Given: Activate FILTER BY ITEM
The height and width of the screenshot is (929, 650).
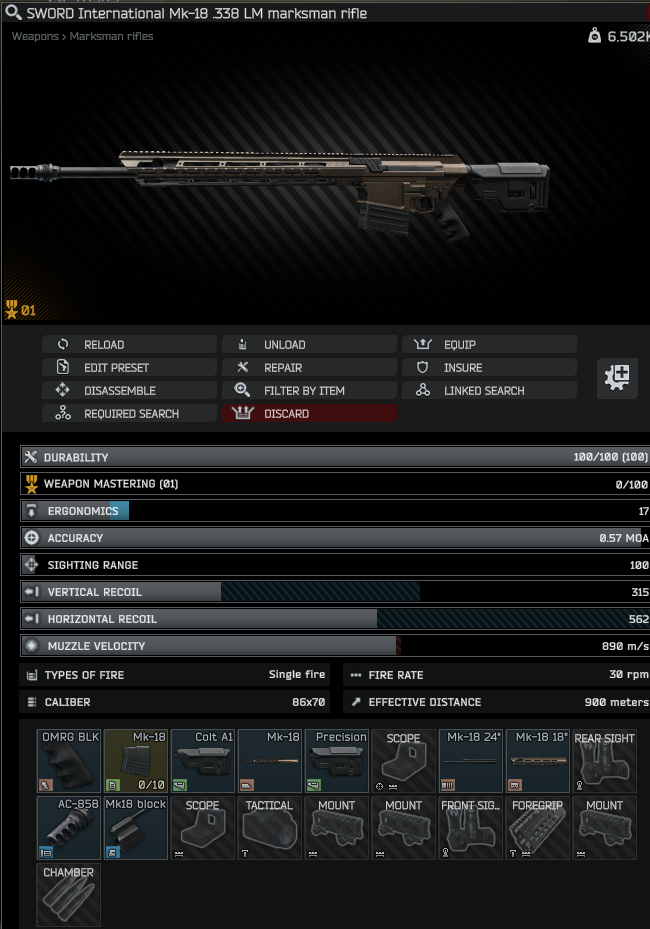Looking at the screenshot, I should coord(309,391).
